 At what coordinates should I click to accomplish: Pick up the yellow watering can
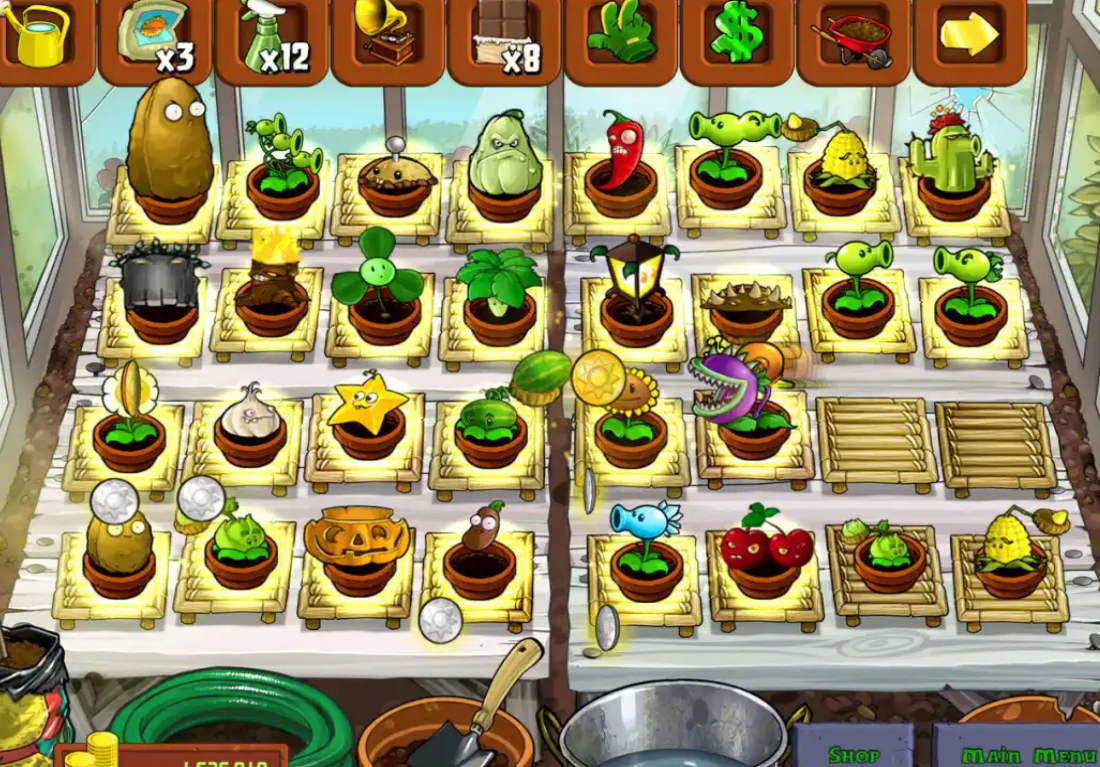click(40, 36)
